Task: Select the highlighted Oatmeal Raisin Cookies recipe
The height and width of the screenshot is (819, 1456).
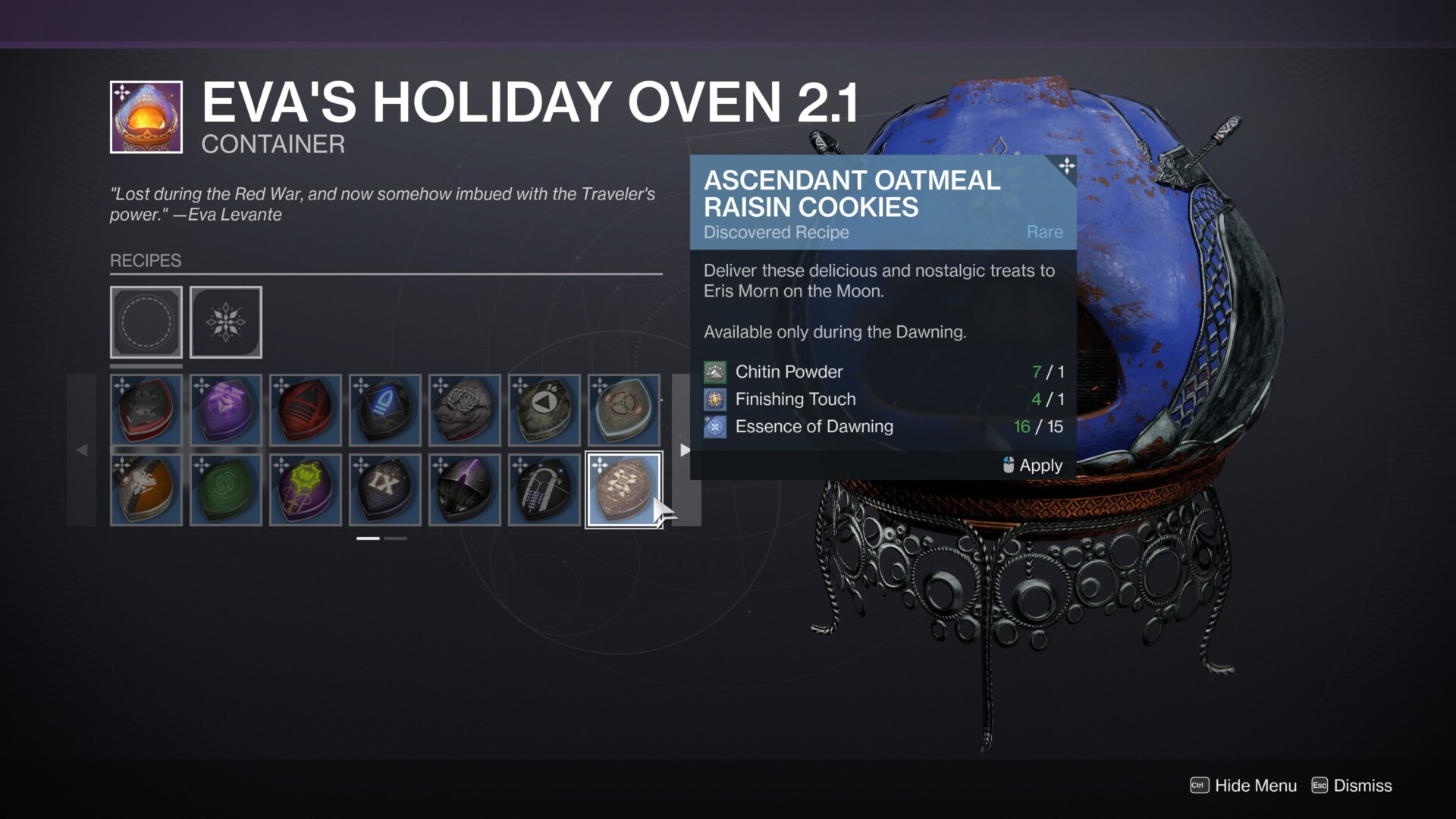Action: click(623, 488)
